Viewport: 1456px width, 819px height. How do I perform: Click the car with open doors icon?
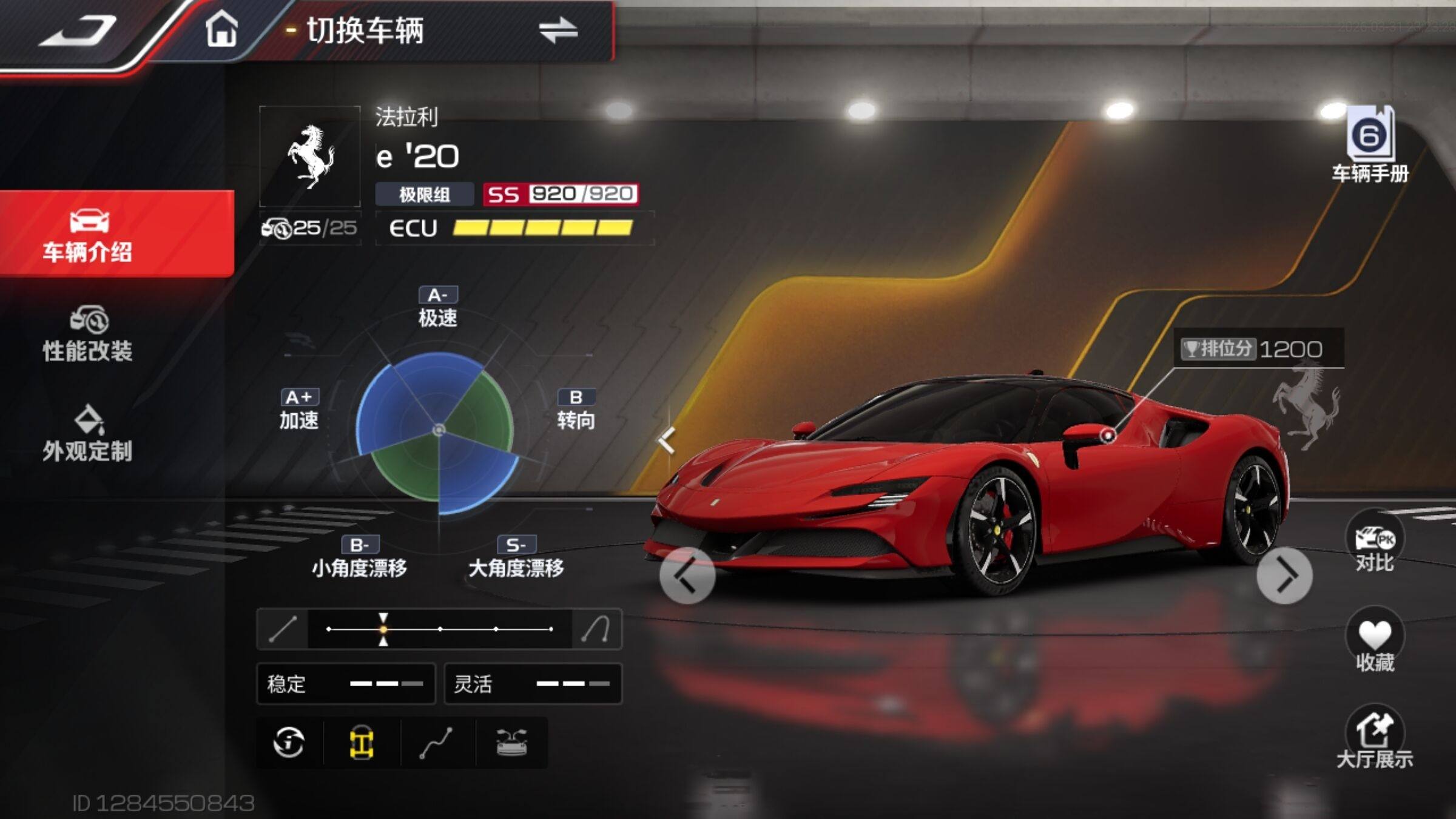coord(511,743)
